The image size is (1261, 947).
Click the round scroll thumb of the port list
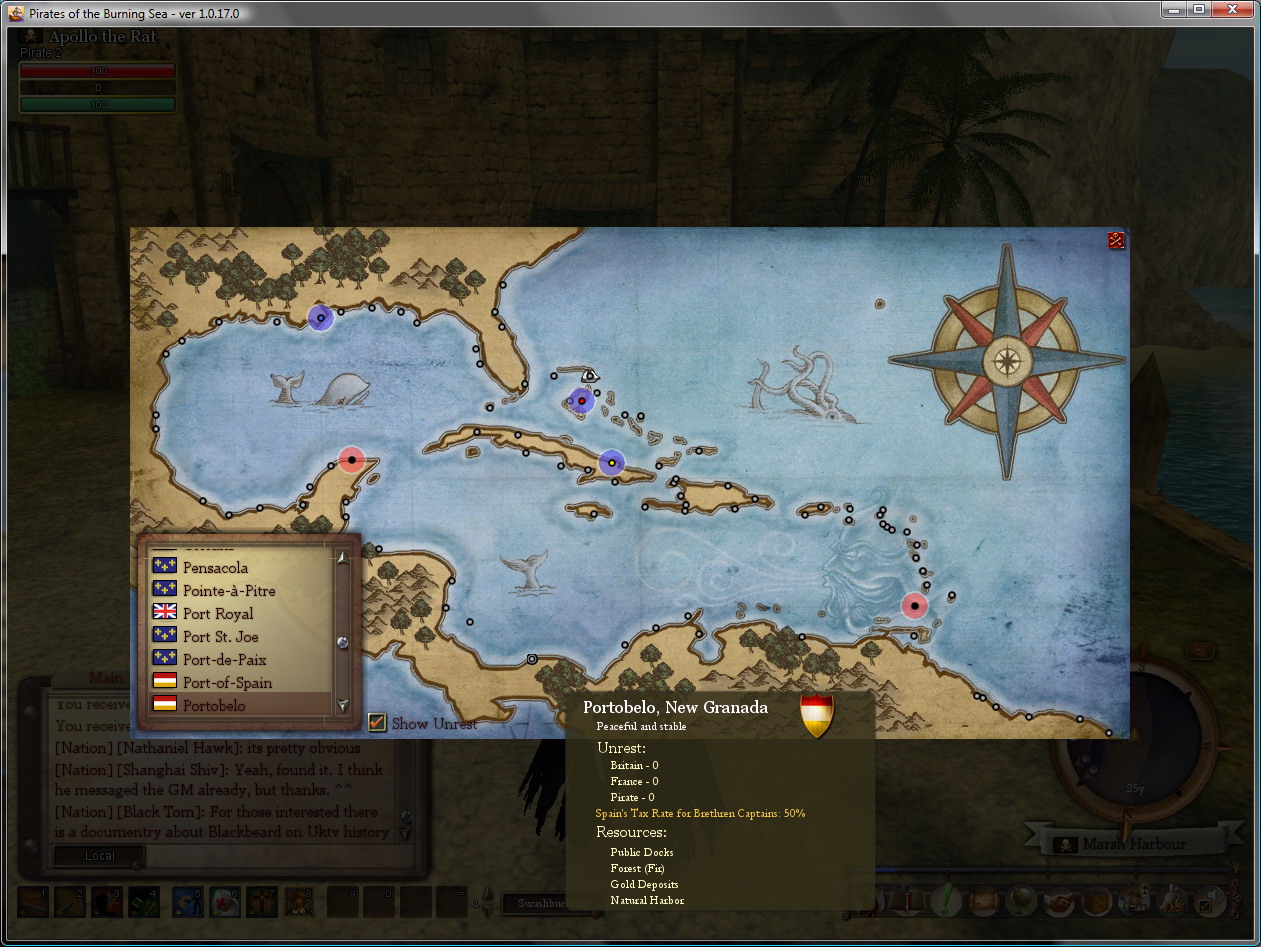343,642
